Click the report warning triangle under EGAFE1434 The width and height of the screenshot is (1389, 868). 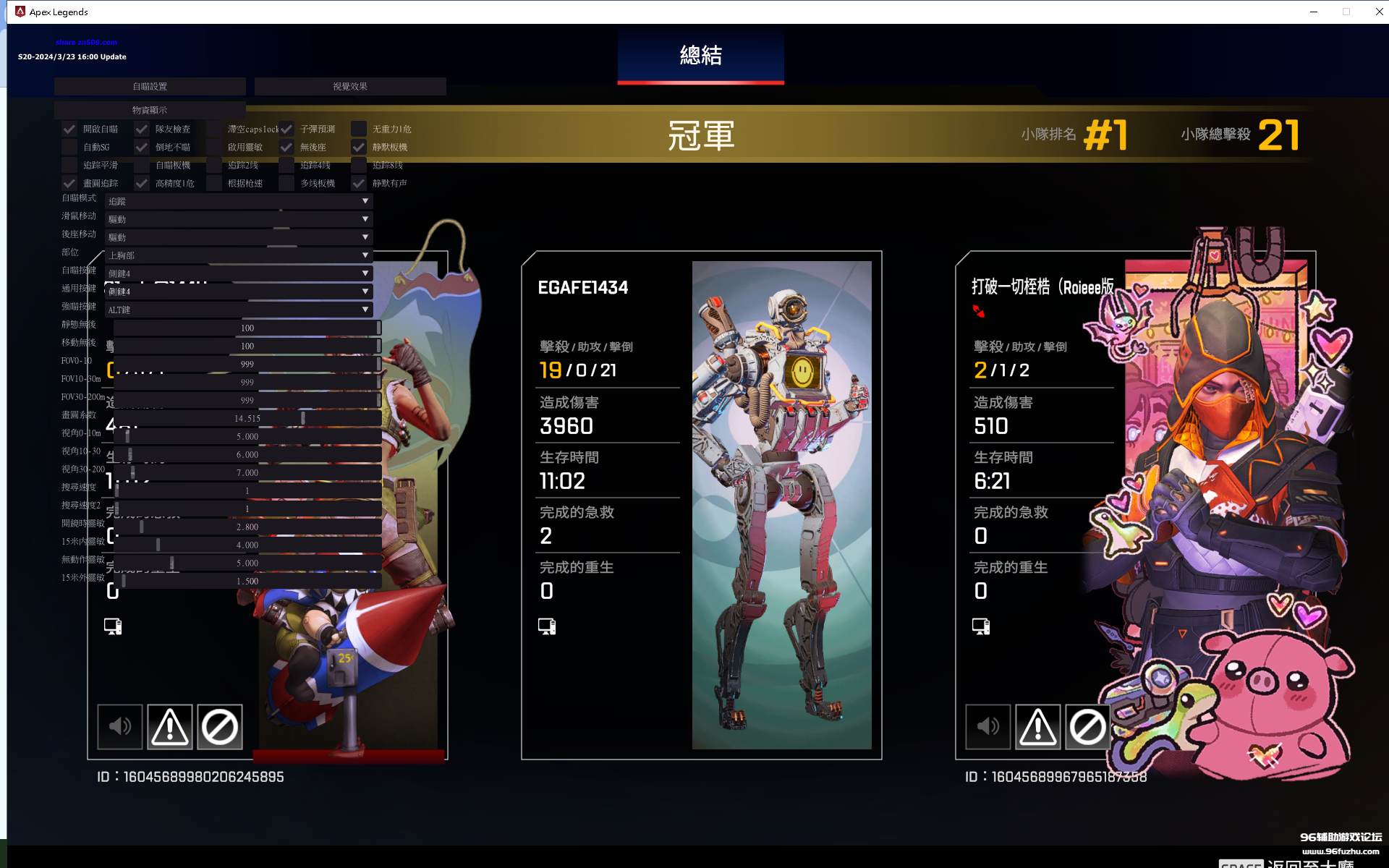pos(169,727)
